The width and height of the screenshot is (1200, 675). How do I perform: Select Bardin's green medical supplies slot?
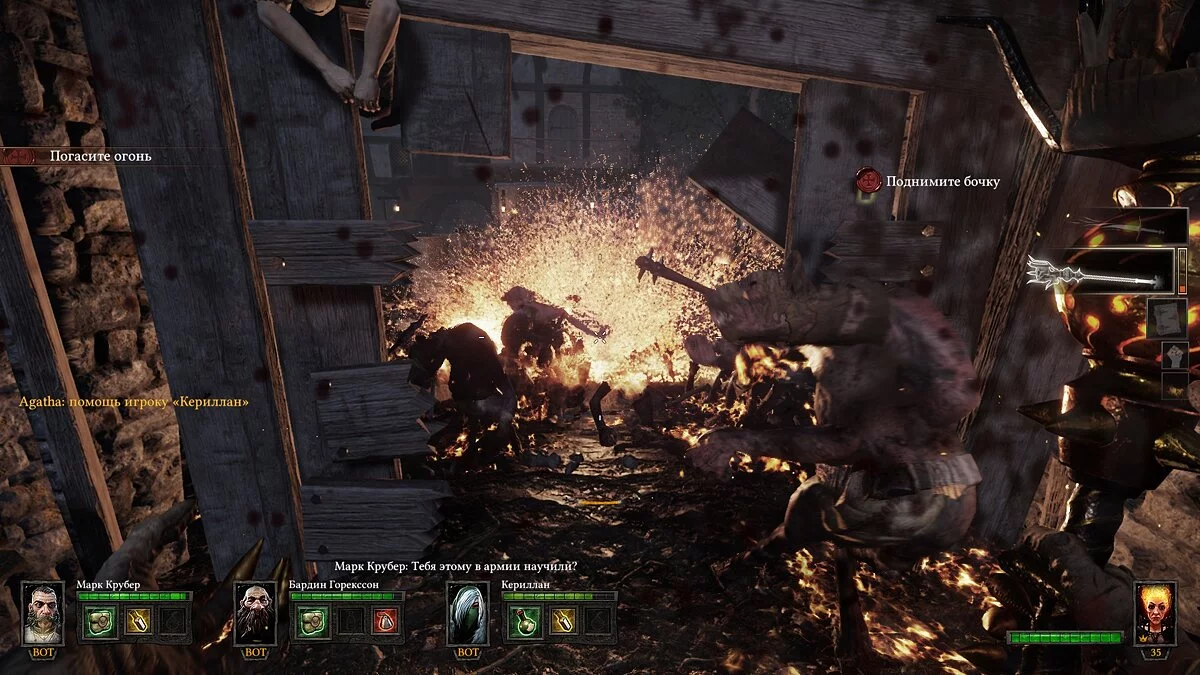[x=311, y=621]
